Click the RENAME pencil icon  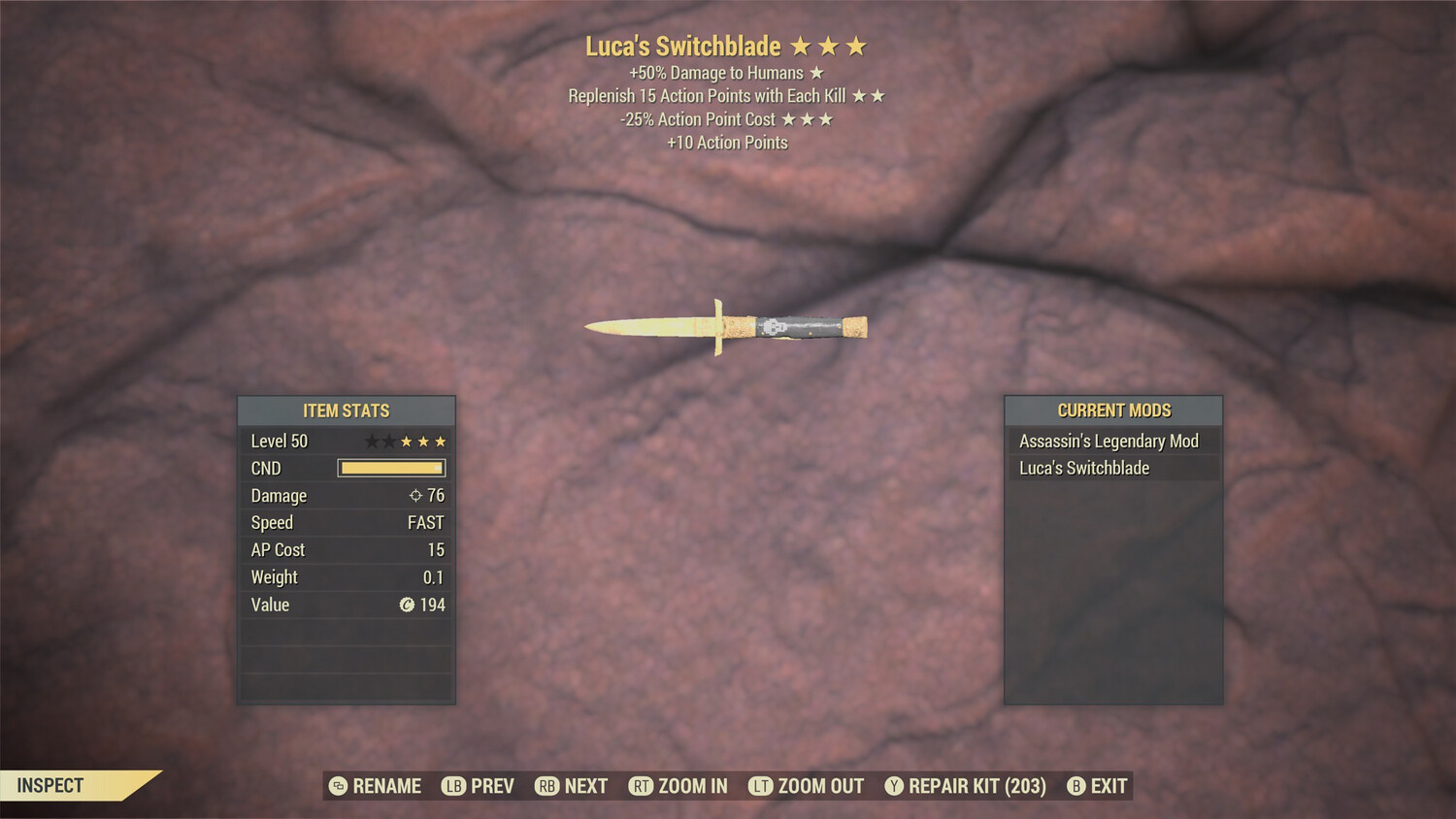[338, 786]
